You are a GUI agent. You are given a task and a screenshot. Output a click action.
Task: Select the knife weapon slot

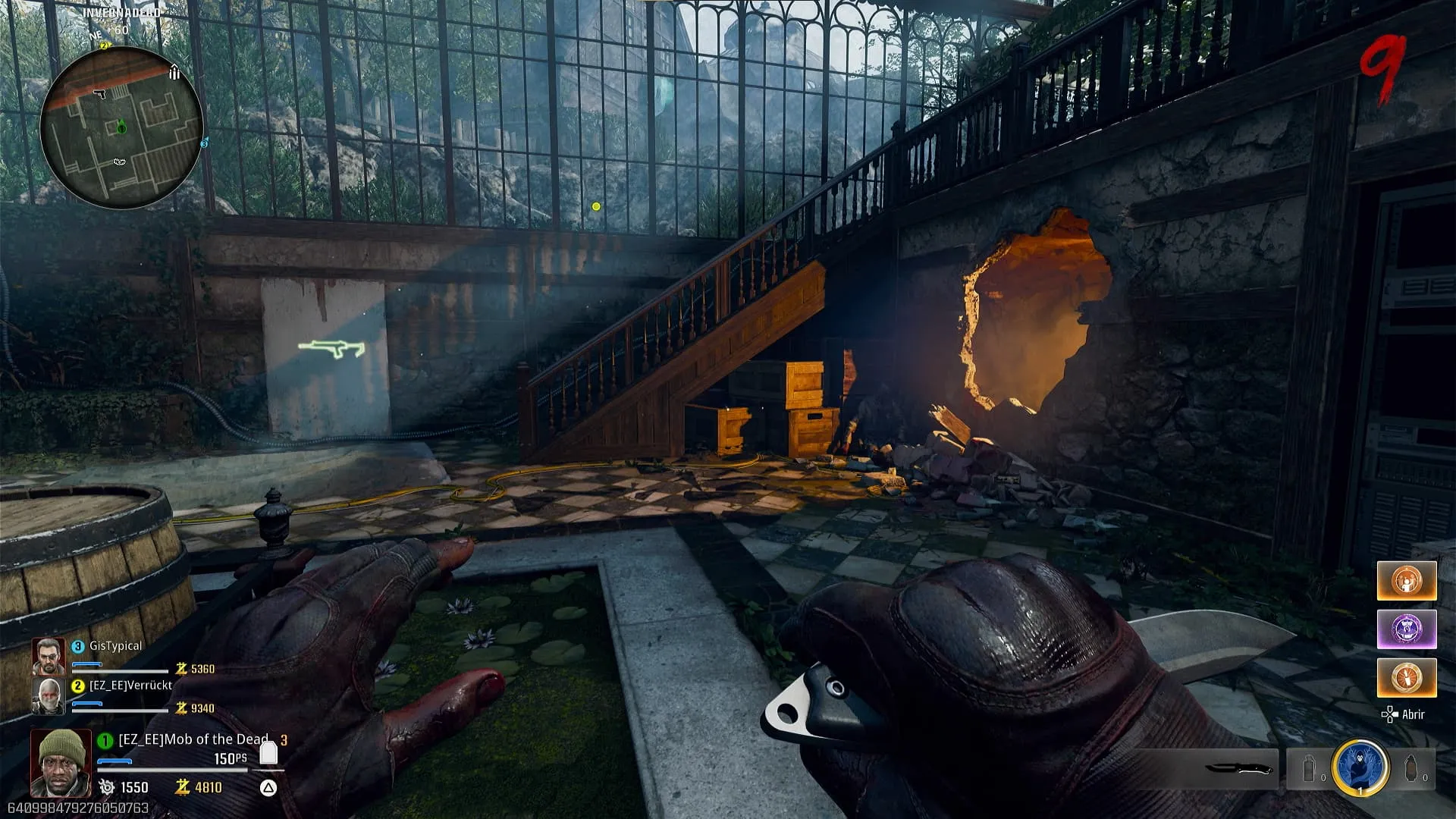coord(1238,768)
